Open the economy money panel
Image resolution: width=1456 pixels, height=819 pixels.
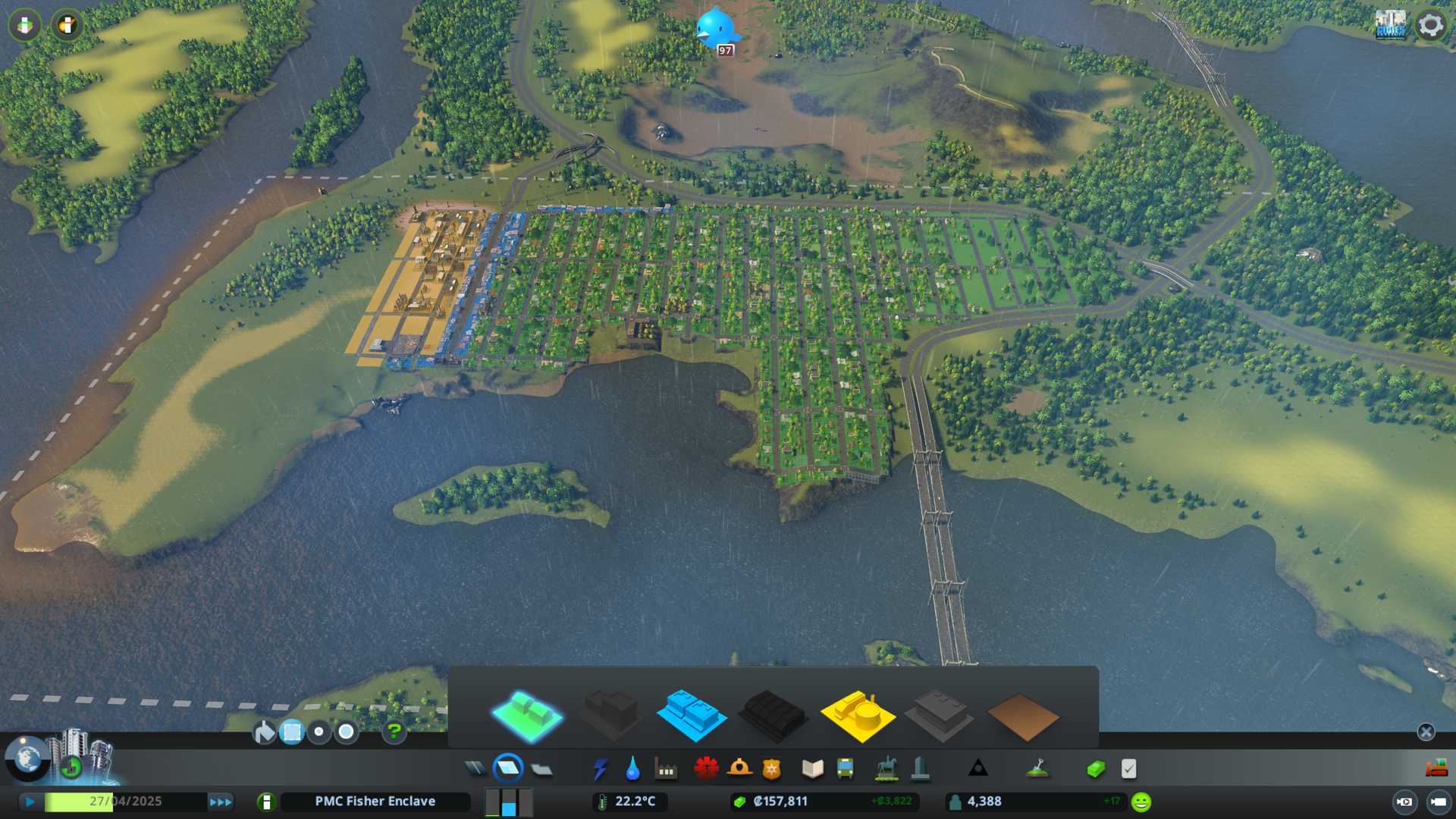point(1095,769)
